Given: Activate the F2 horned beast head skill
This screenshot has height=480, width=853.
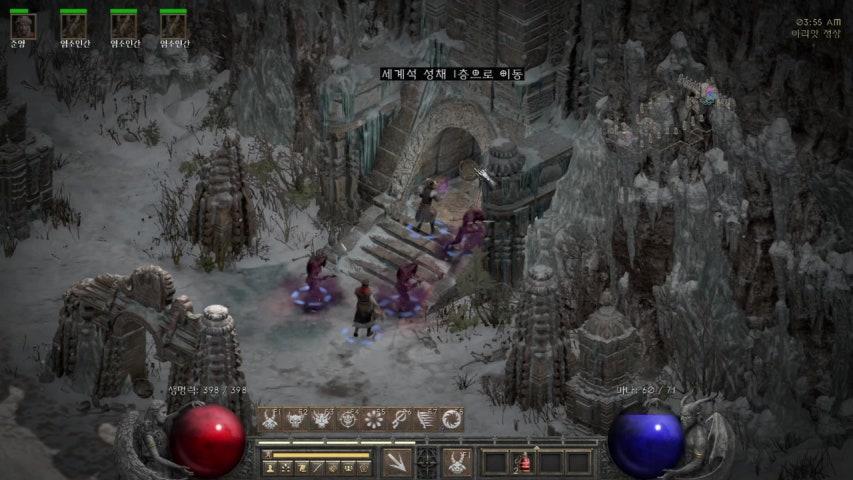Looking at the screenshot, I should (297, 419).
